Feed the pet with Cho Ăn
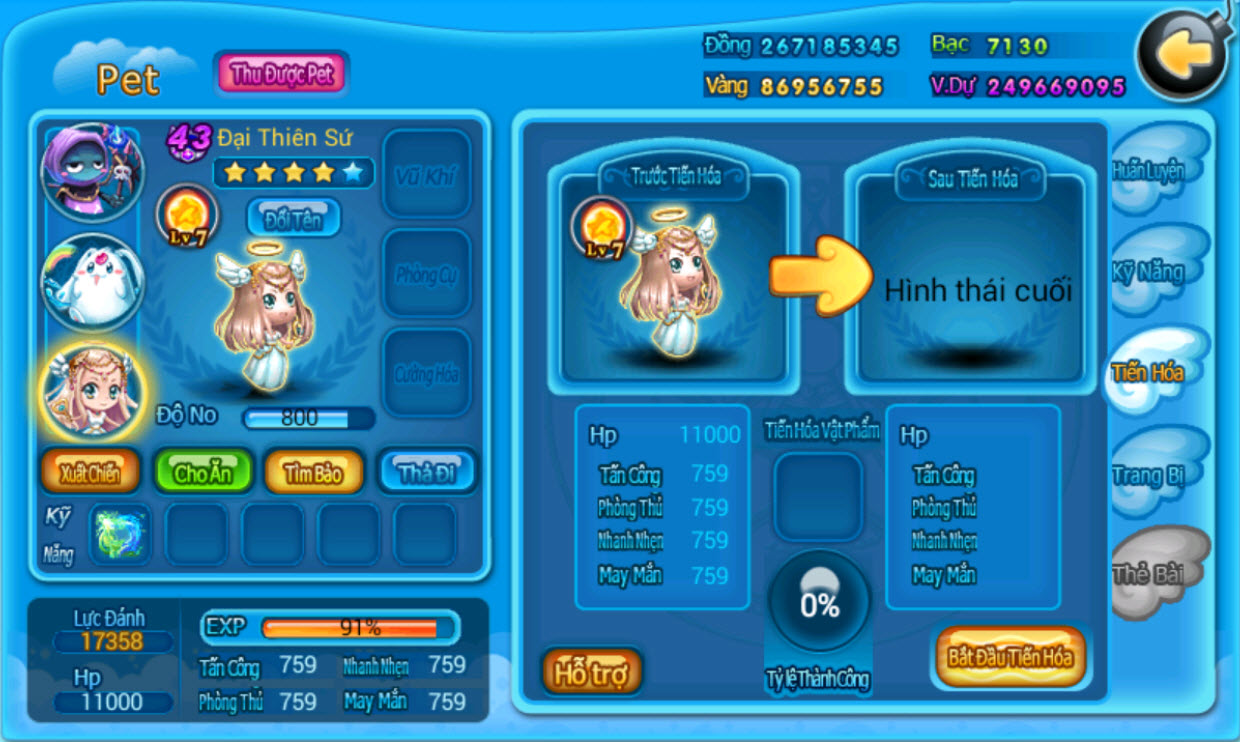The image size is (1240, 742). click(x=202, y=473)
